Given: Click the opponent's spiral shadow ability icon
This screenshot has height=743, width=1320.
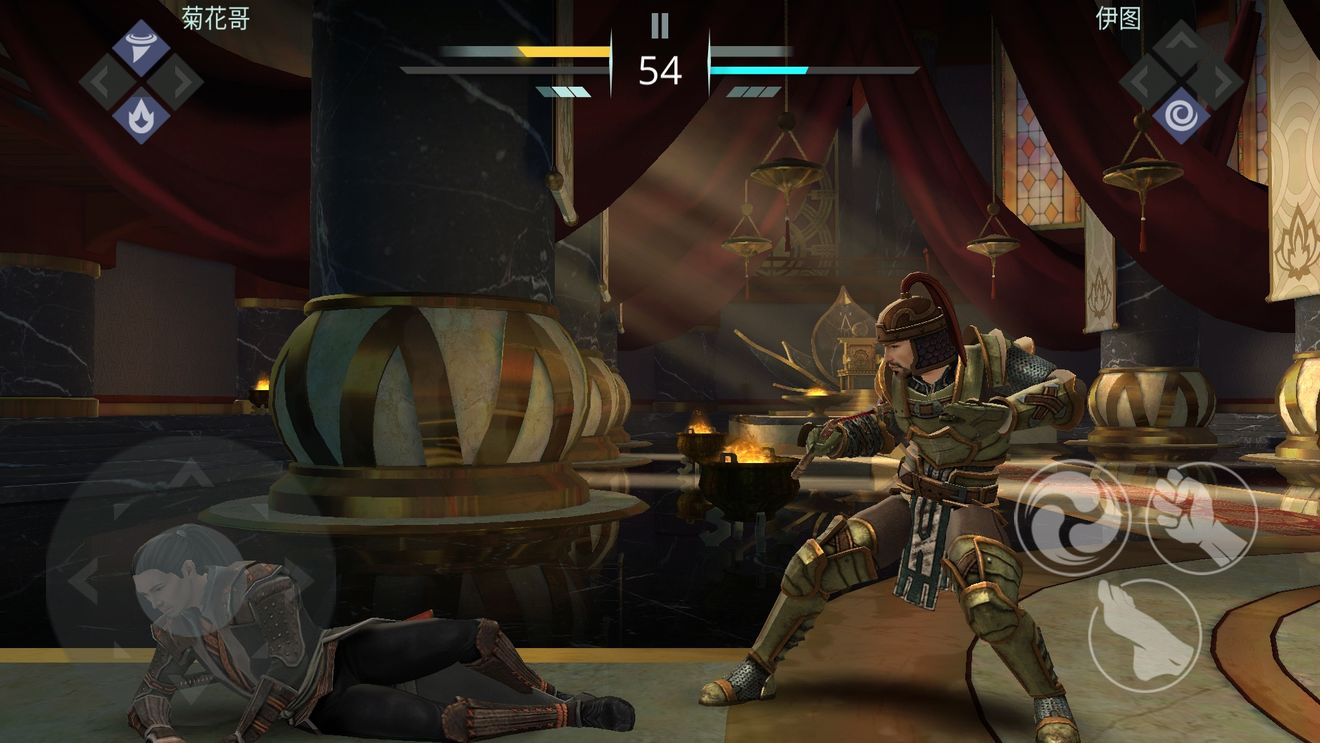Looking at the screenshot, I should [1181, 115].
